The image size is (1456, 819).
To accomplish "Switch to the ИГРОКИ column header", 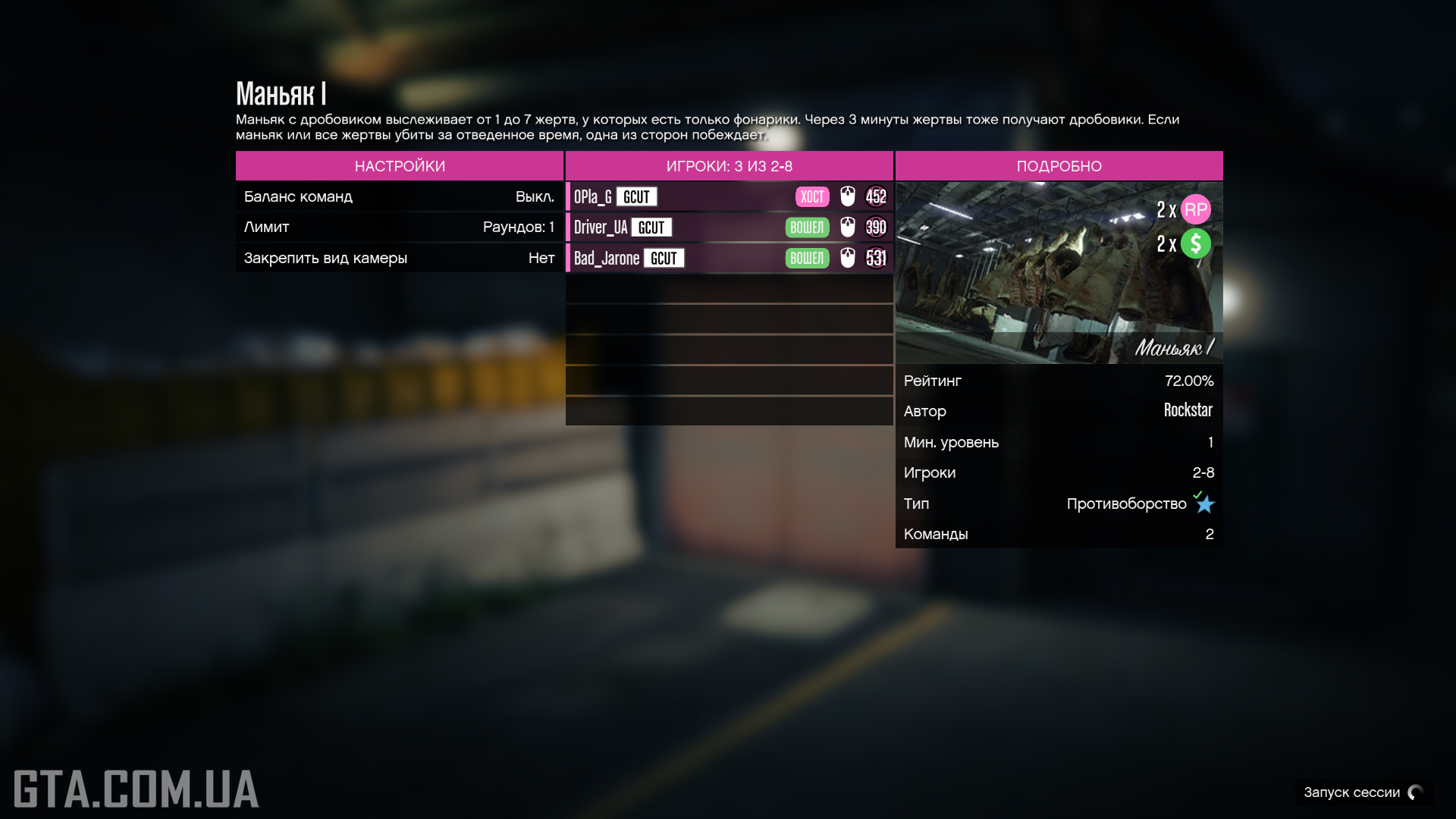I will tap(729, 166).
